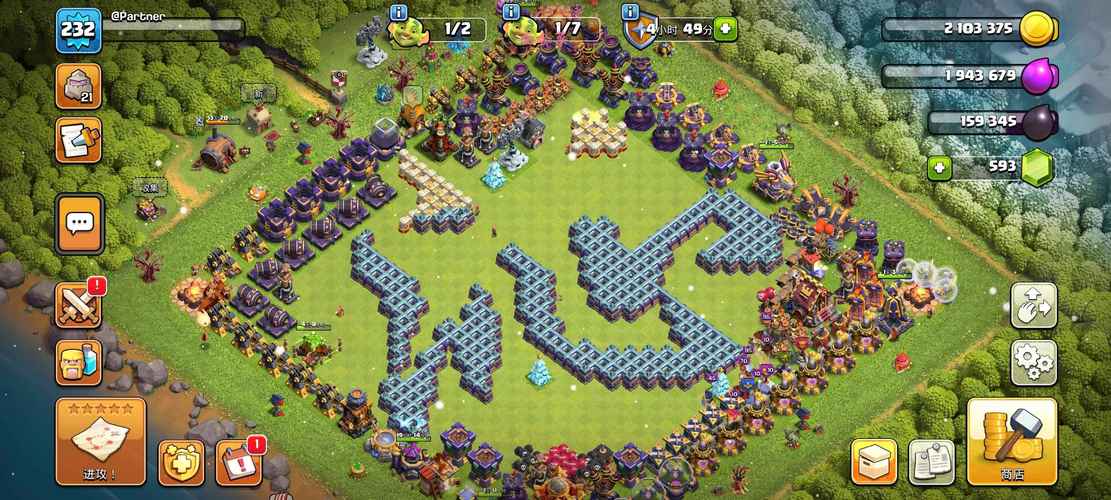This screenshot has height=500, width=1111.
Task: Show info for the 1/2 builder counter
Action: pos(399,12)
